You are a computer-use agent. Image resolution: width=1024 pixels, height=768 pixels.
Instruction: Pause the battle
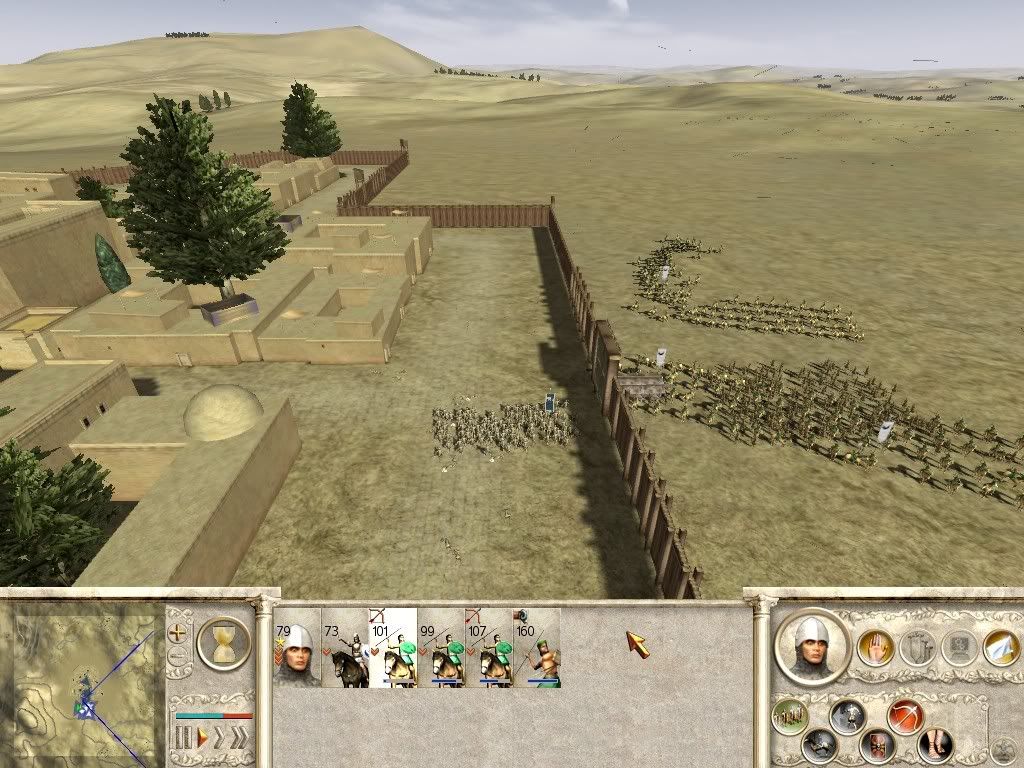(183, 739)
